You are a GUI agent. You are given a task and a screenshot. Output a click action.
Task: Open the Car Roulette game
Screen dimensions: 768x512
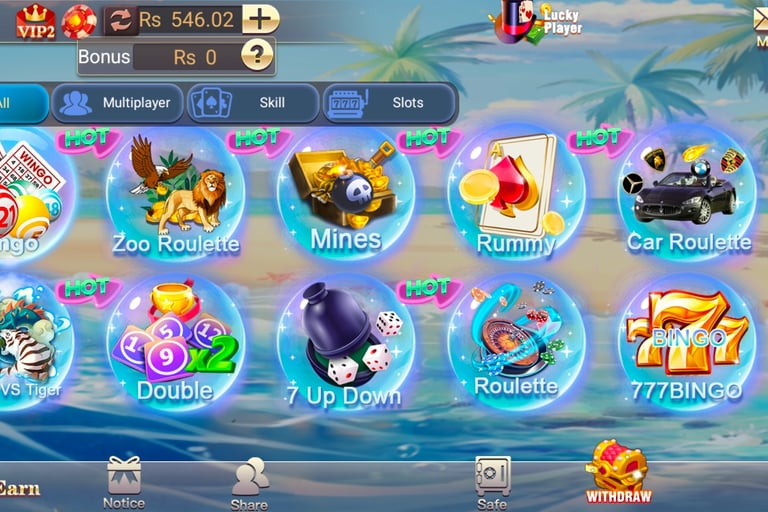pyautogui.click(x=687, y=195)
